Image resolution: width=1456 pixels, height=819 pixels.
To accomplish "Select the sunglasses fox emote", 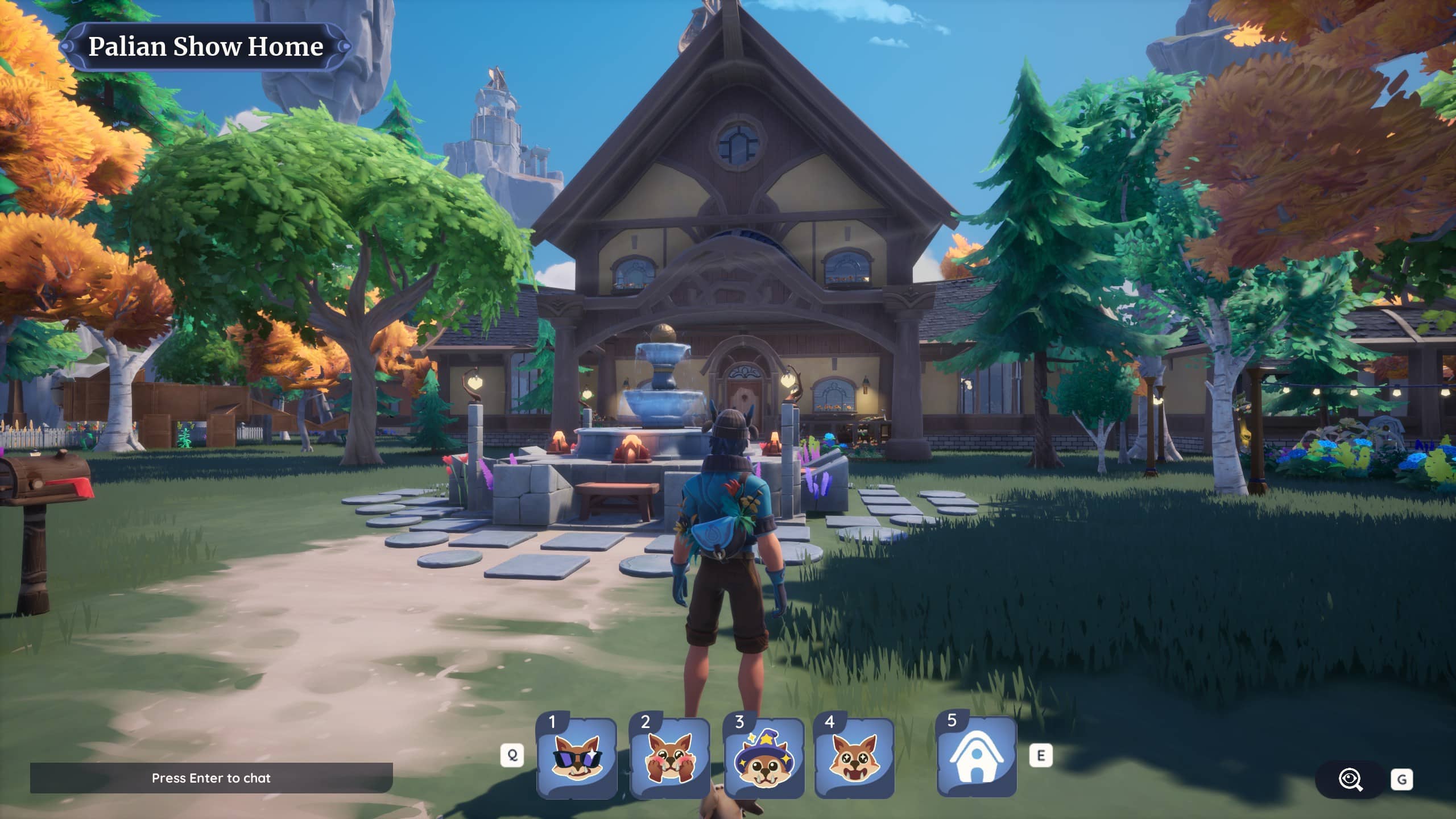I will [x=577, y=758].
